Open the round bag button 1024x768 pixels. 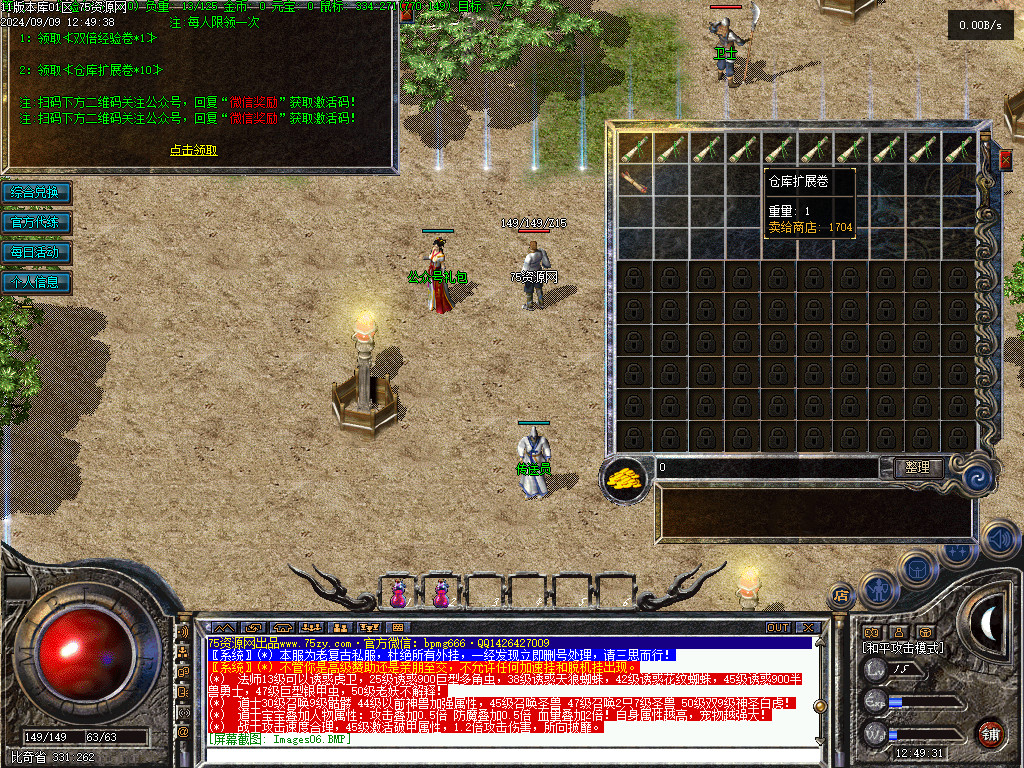click(x=916, y=568)
